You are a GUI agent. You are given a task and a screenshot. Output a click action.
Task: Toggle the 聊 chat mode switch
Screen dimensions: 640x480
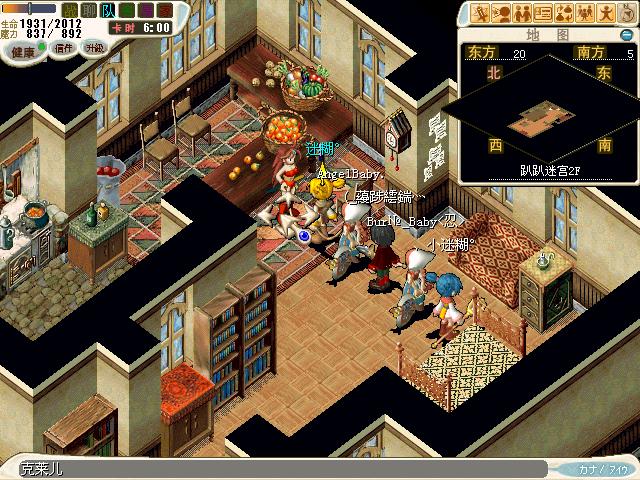tap(90, 10)
